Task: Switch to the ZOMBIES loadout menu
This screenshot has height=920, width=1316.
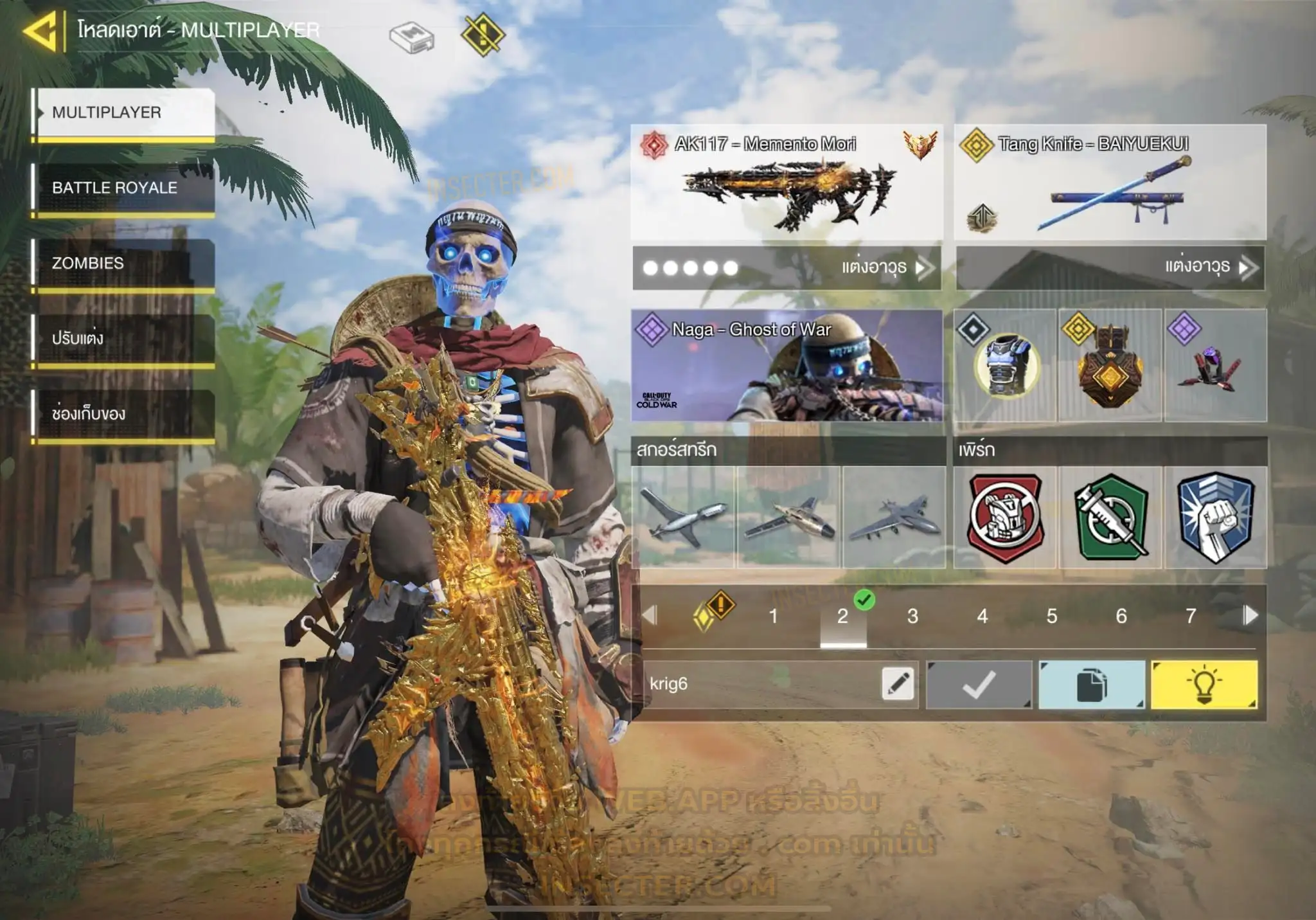Action: tap(124, 263)
